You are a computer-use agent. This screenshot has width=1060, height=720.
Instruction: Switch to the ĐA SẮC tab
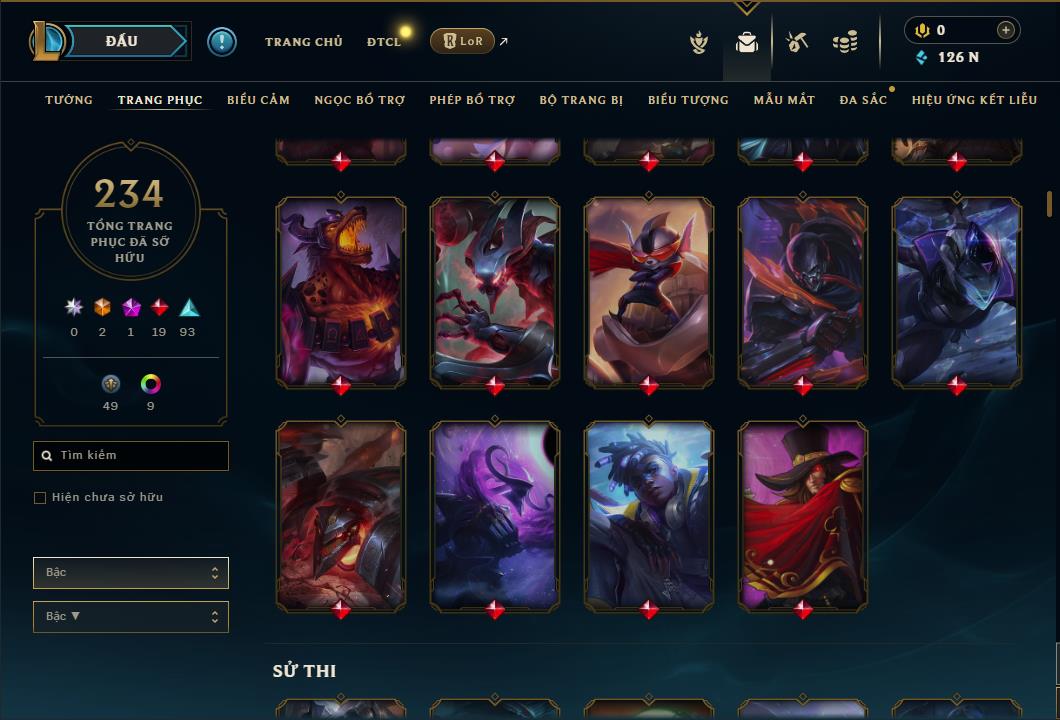point(863,100)
